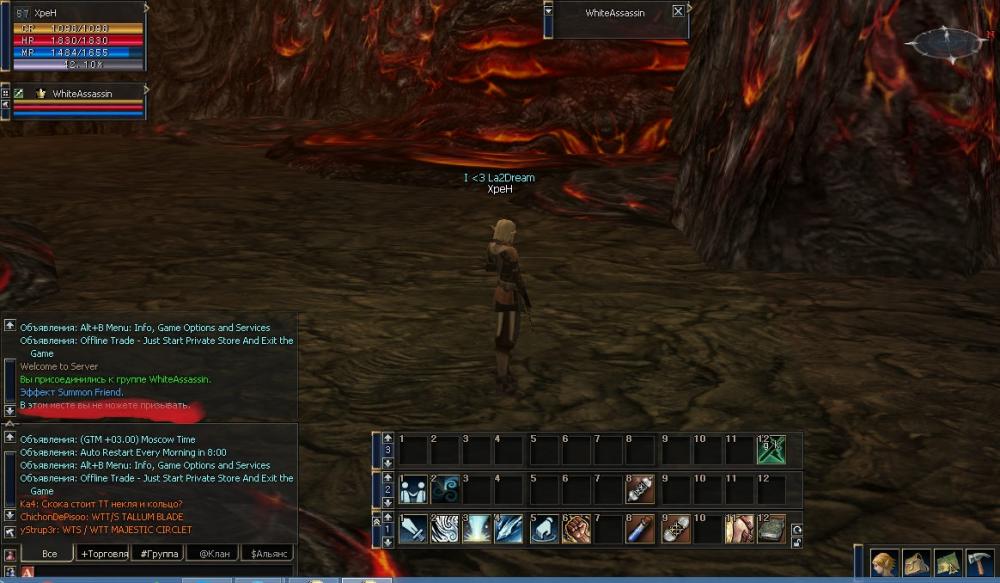Open the world map icon
1000x583 pixels.
click(x=948, y=564)
